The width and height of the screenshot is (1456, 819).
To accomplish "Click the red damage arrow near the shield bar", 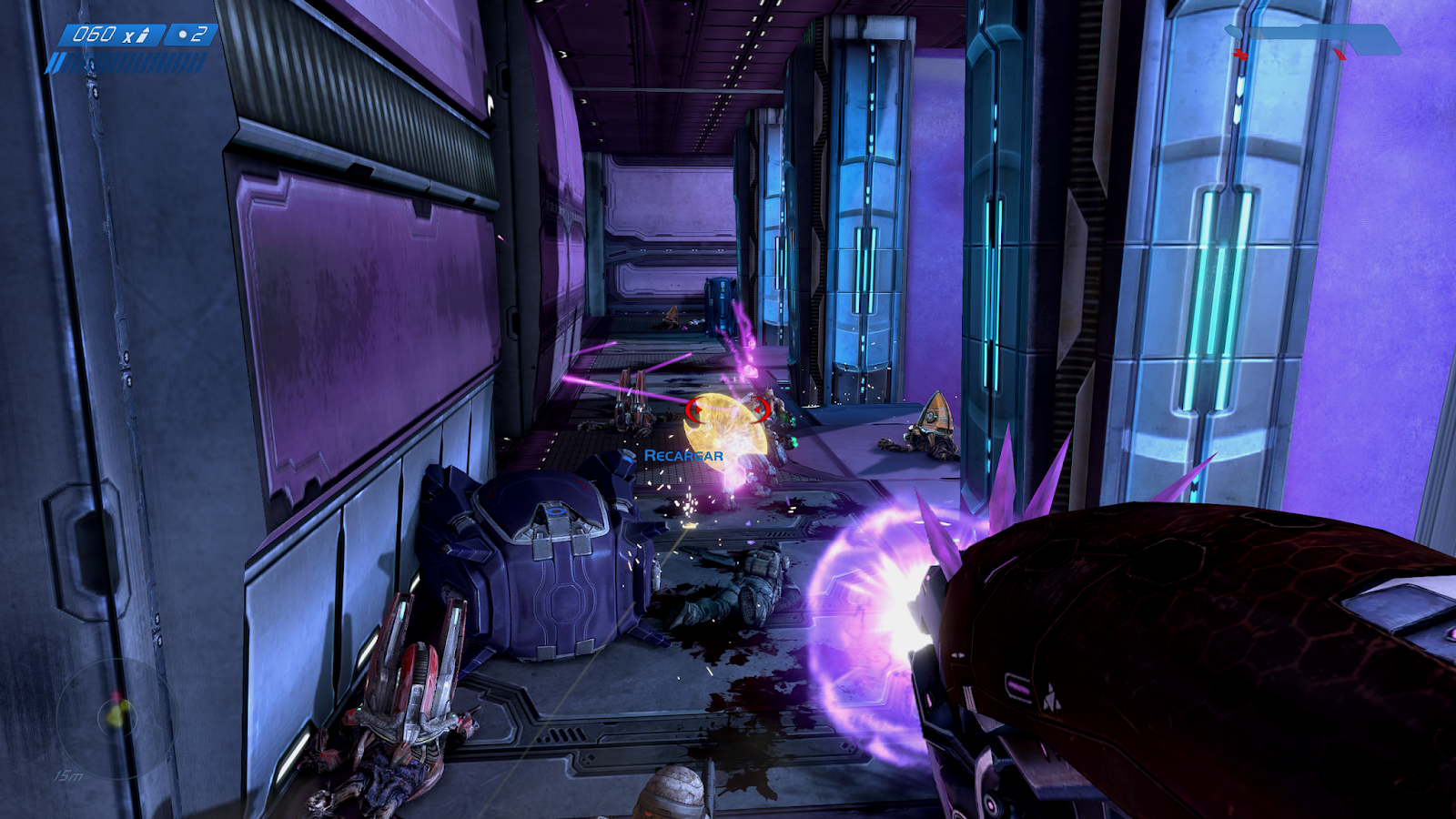I will 1340,55.
